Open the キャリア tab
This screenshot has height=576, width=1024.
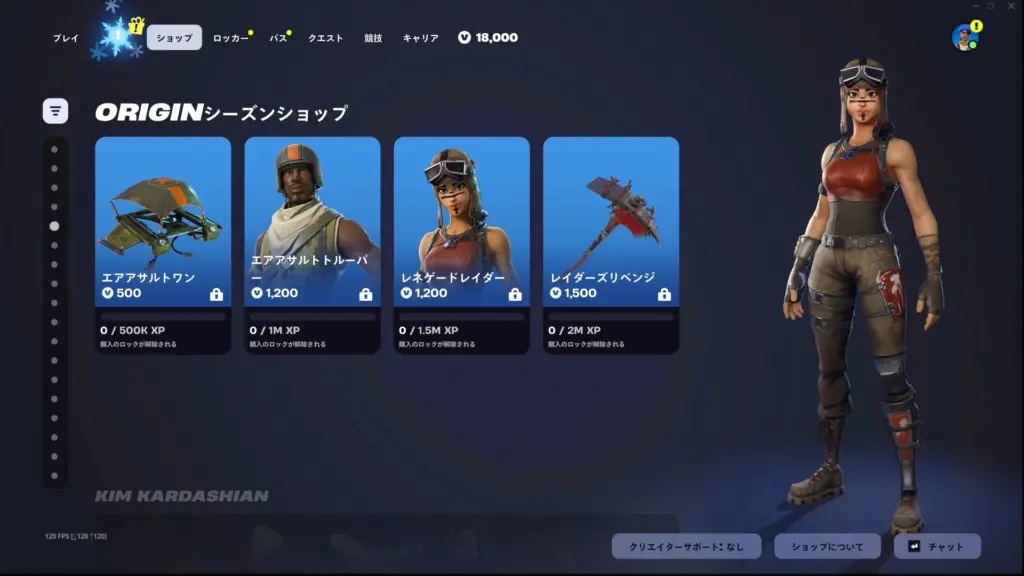point(420,38)
